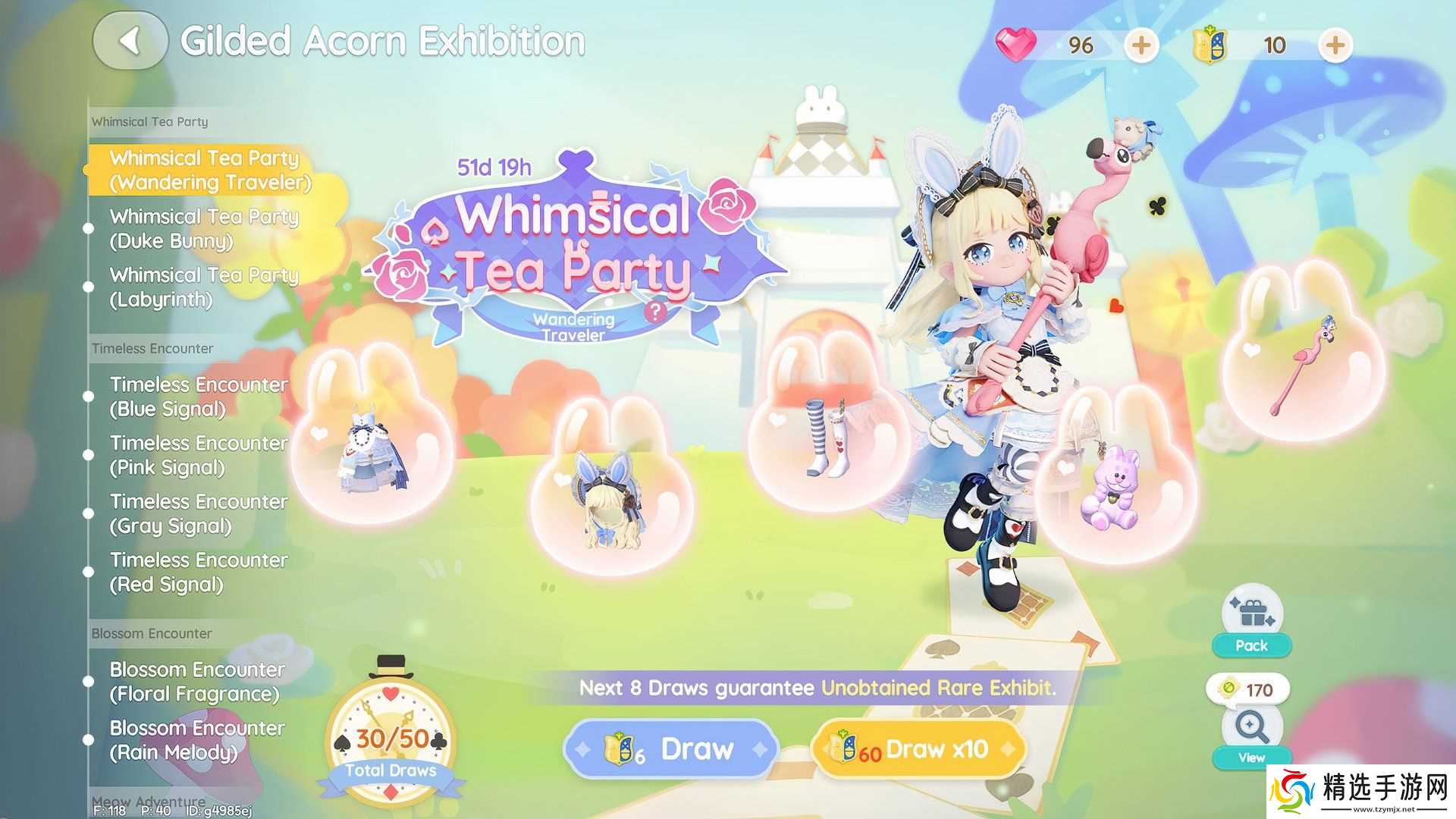Add more draw tickets
The width and height of the screenshot is (1456, 819).
pos(1335,45)
